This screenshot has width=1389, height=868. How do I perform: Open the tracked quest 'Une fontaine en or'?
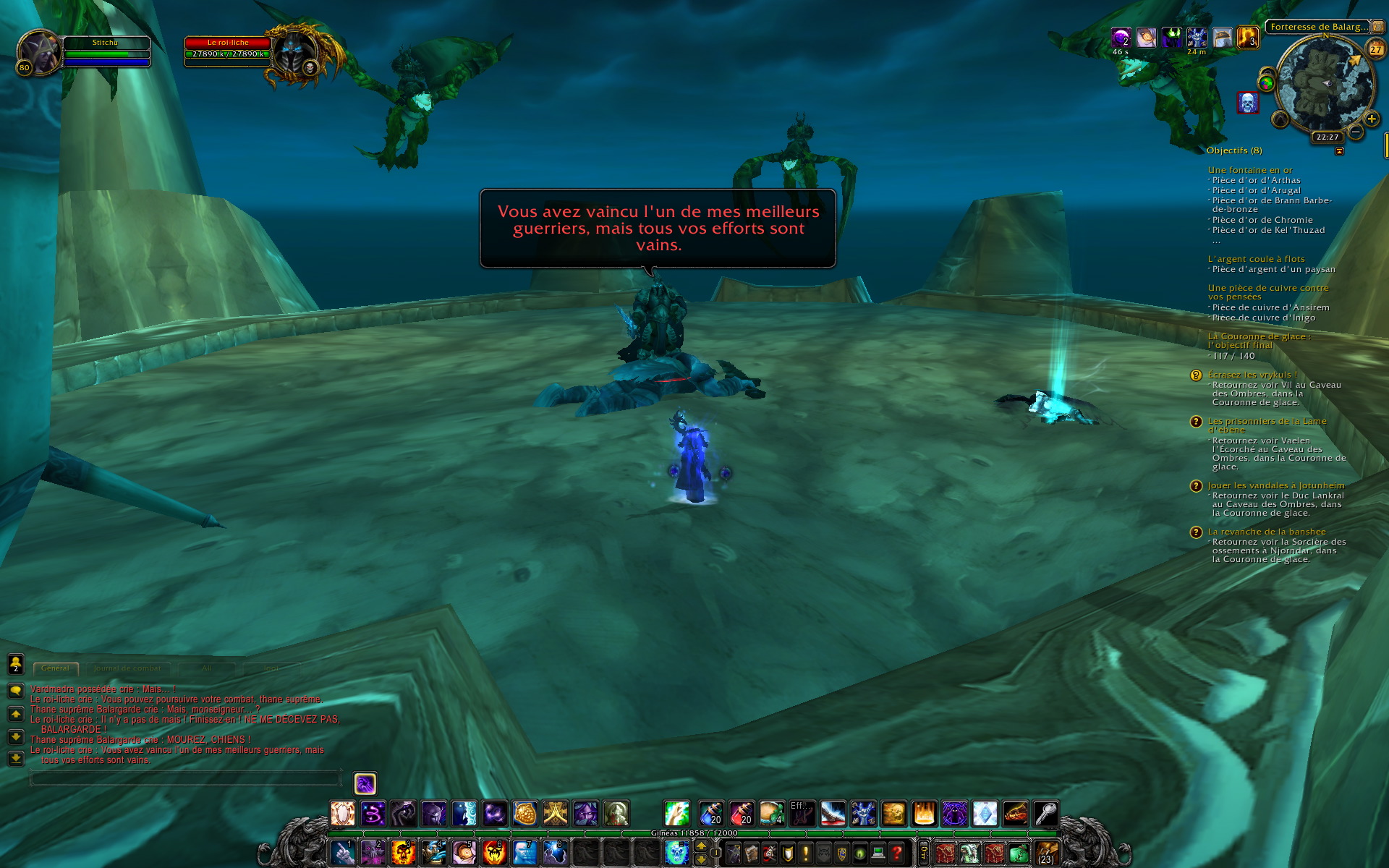pyautogui.click(x=1250, y=170)
